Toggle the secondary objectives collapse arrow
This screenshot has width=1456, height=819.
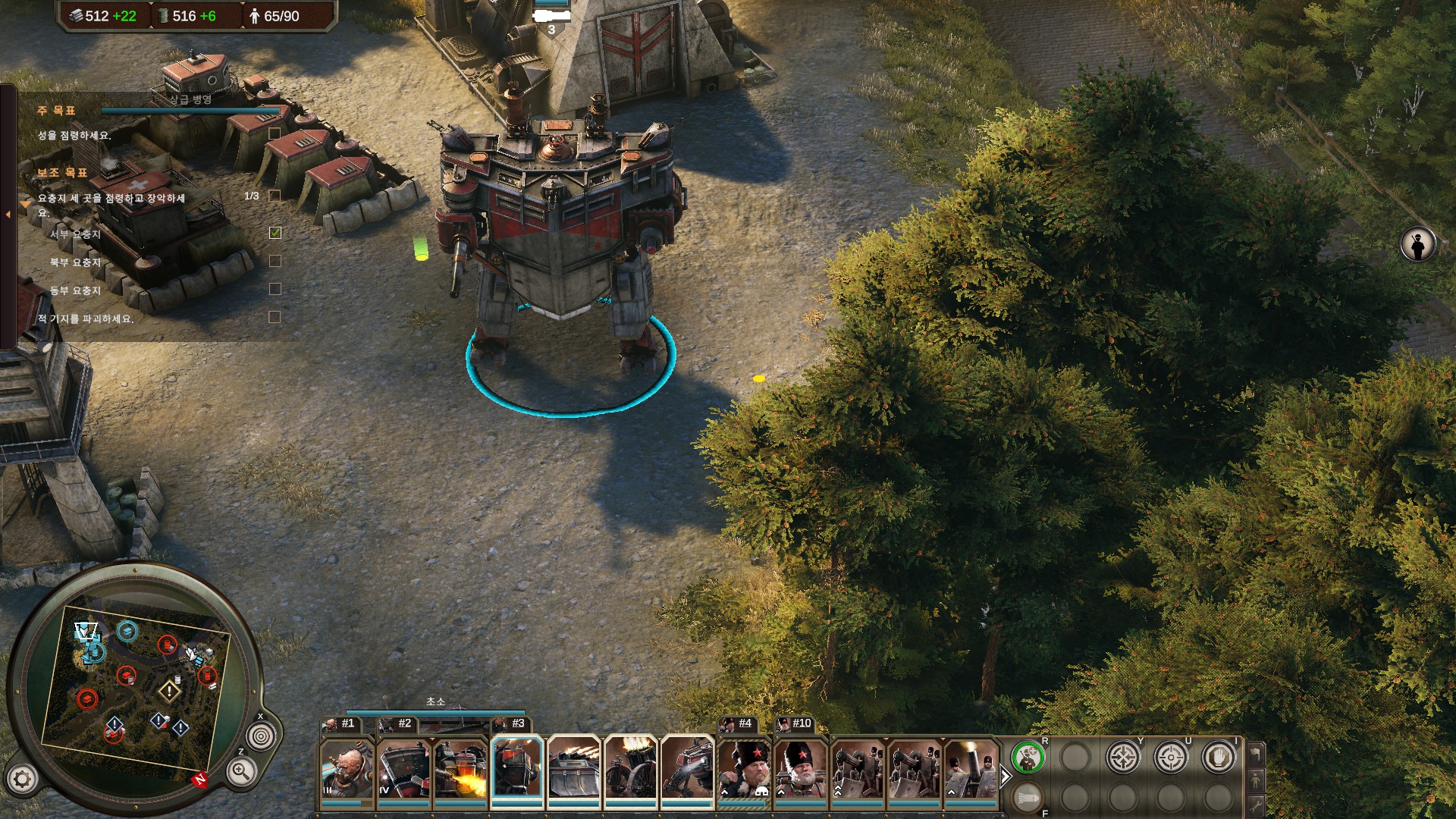(25, 203)
